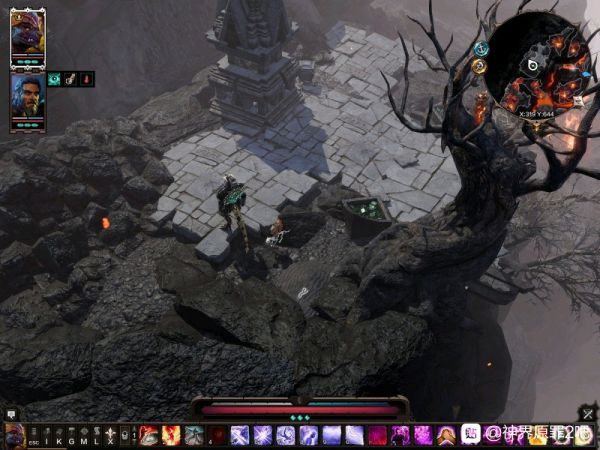This screenshot has width=600, height=450.
Task: Click the teal eye status effect icon
Action: [55, 79]
